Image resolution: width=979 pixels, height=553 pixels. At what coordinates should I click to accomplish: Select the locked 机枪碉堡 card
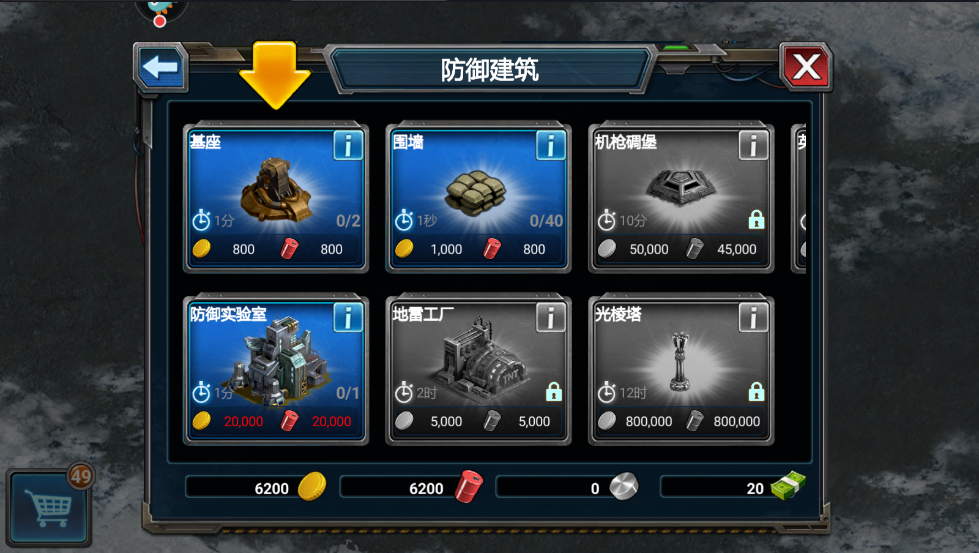pyautogui.click(x=681, y=195)
